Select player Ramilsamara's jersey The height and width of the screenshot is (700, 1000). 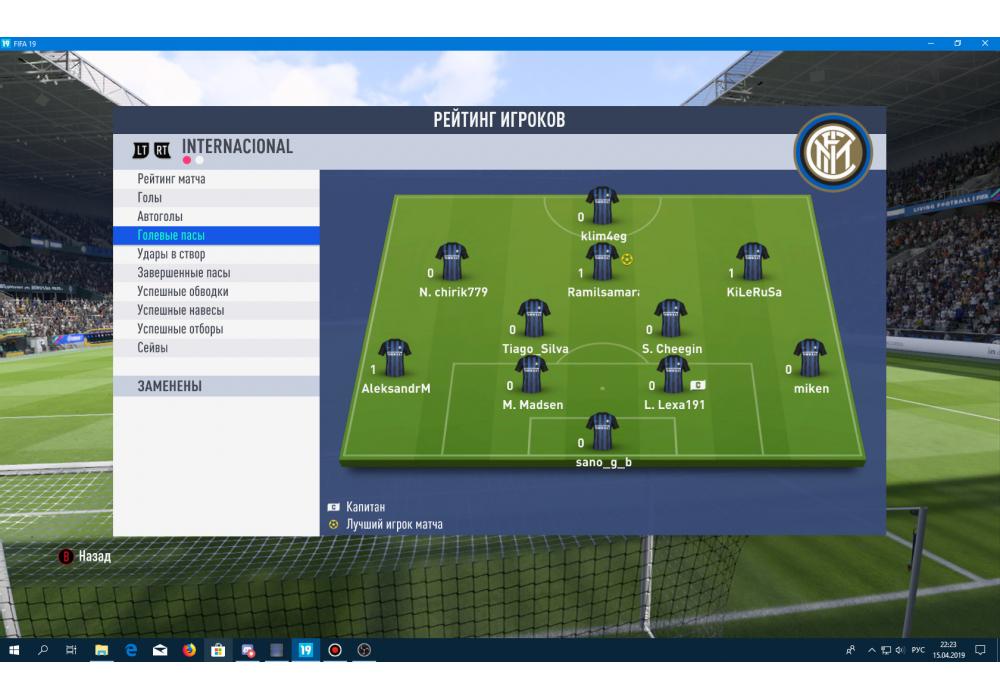[x=602, y=262]
